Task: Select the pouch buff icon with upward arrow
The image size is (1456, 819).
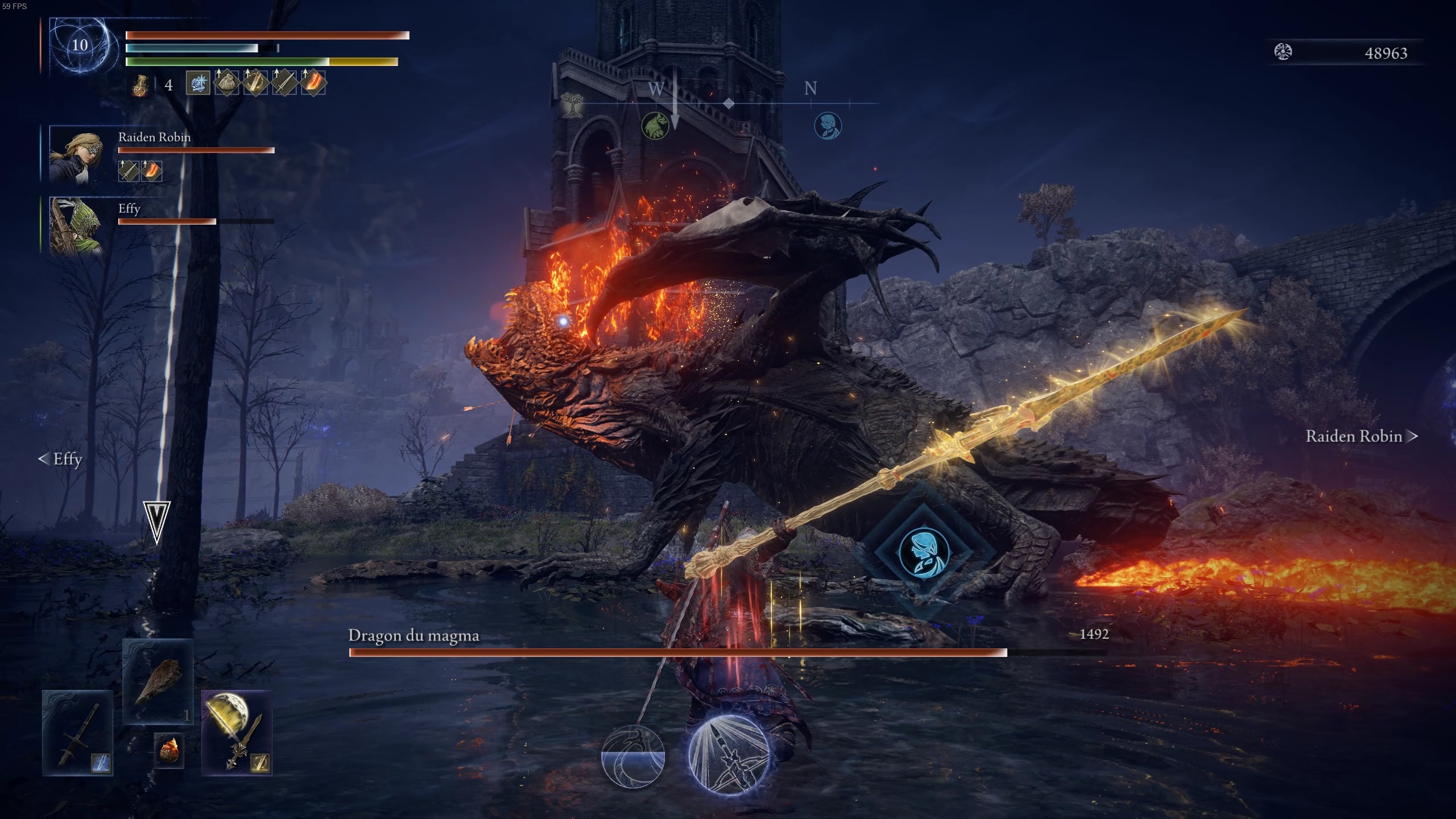Action: (x=227, y=85)
